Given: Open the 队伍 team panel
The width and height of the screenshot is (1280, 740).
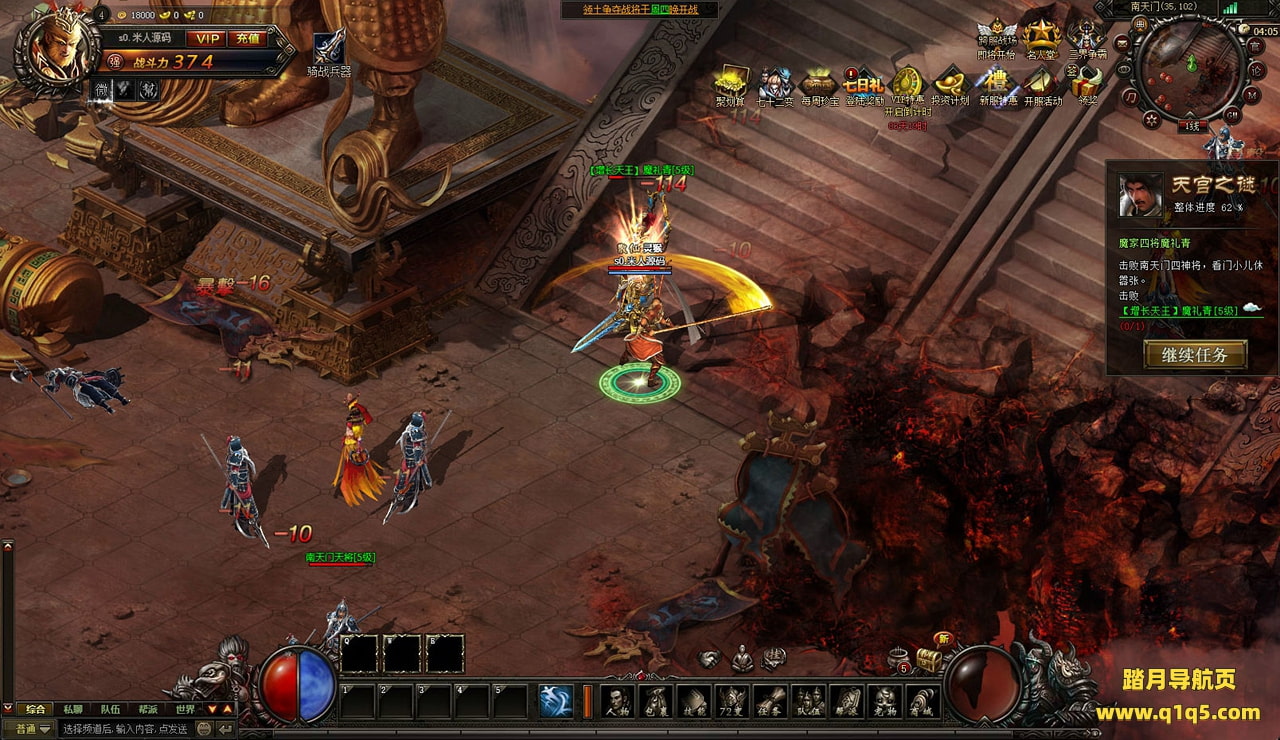Looking at the screenshot, I should pos(808,700).
